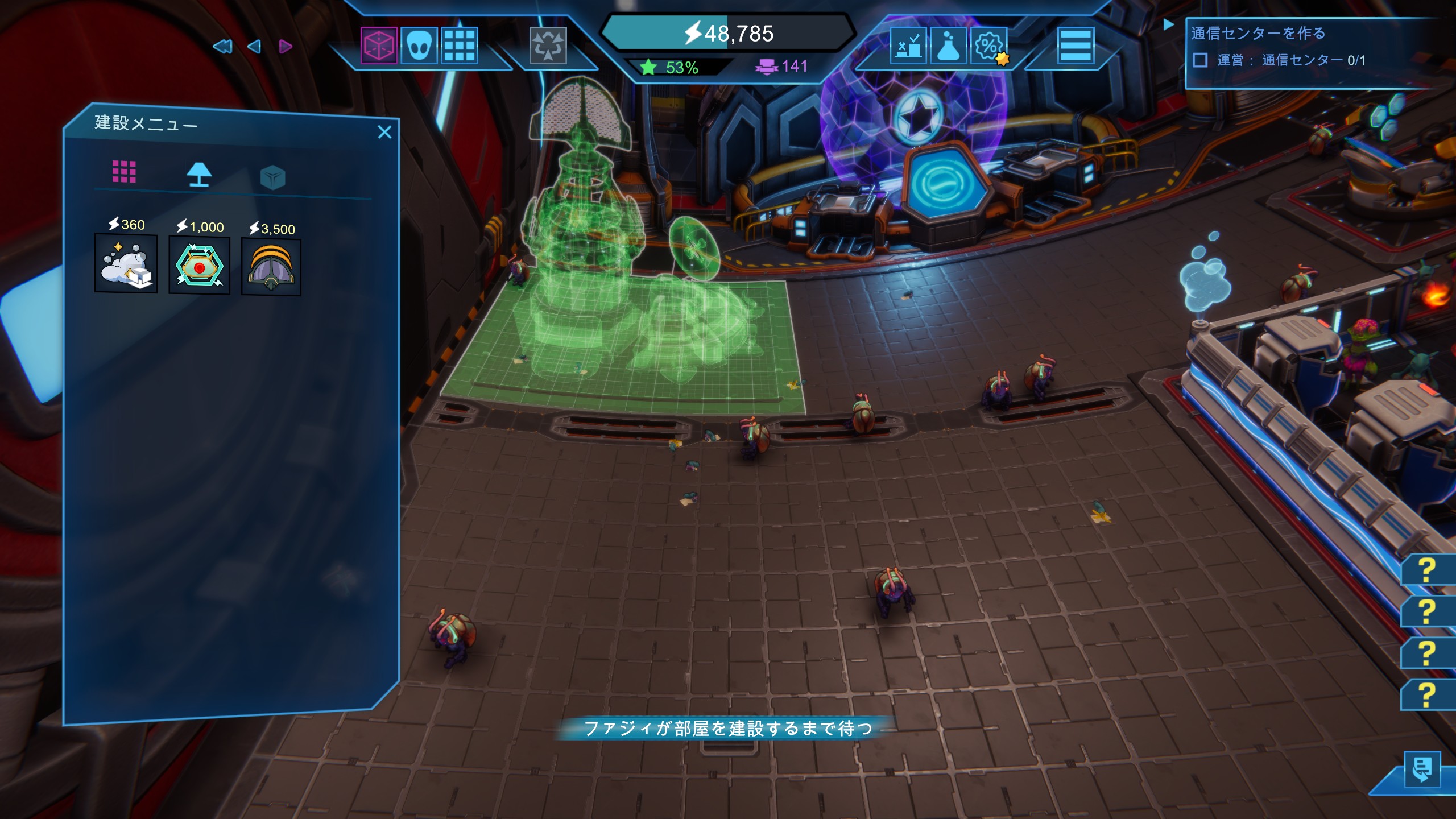The width and height of the screenshot is (1456, 819).
Task: Open the topmost question mark notification
Action: click(x=1426, y=570)
